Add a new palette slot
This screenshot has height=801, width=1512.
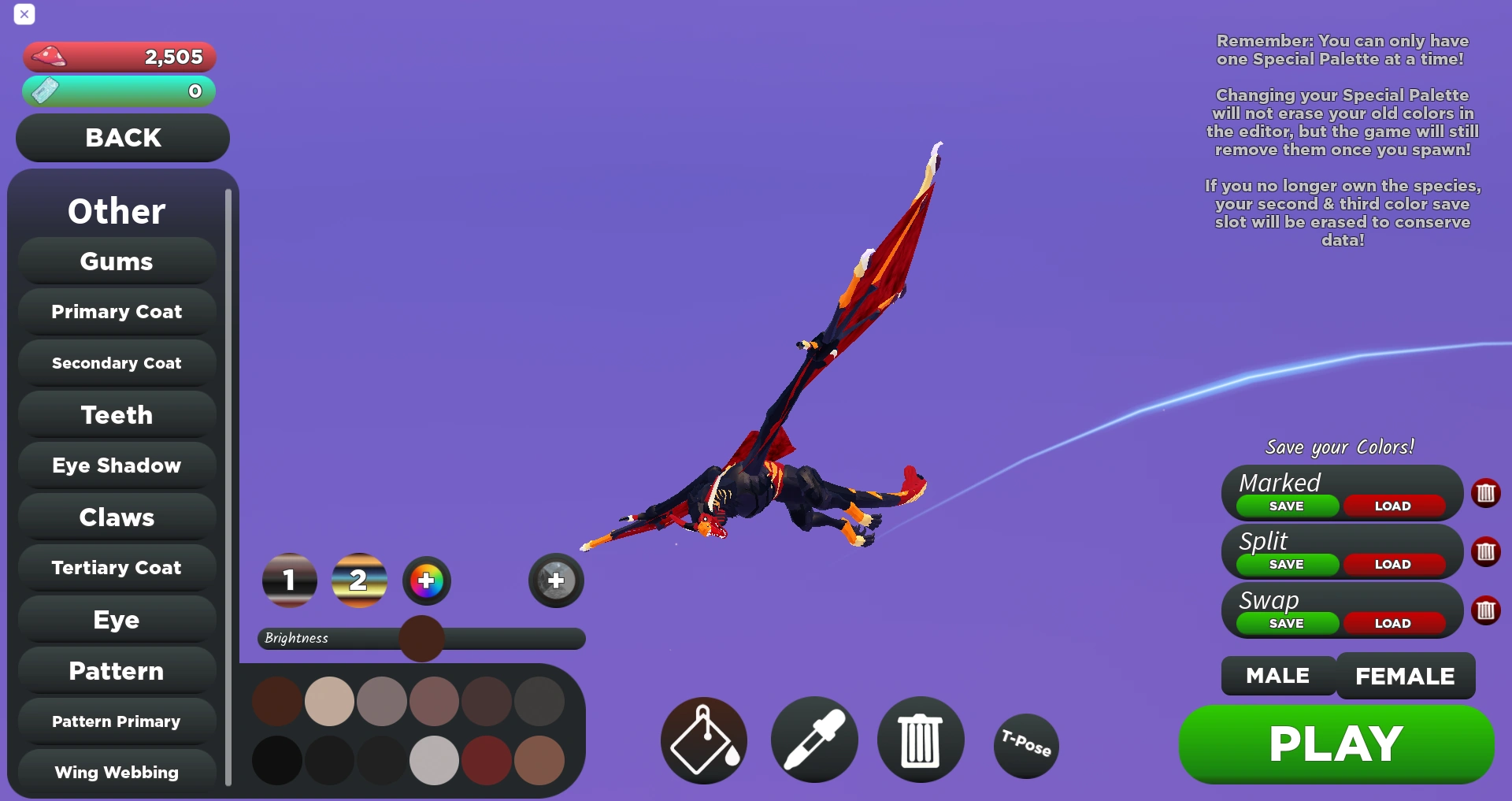(x=555, y=580)
